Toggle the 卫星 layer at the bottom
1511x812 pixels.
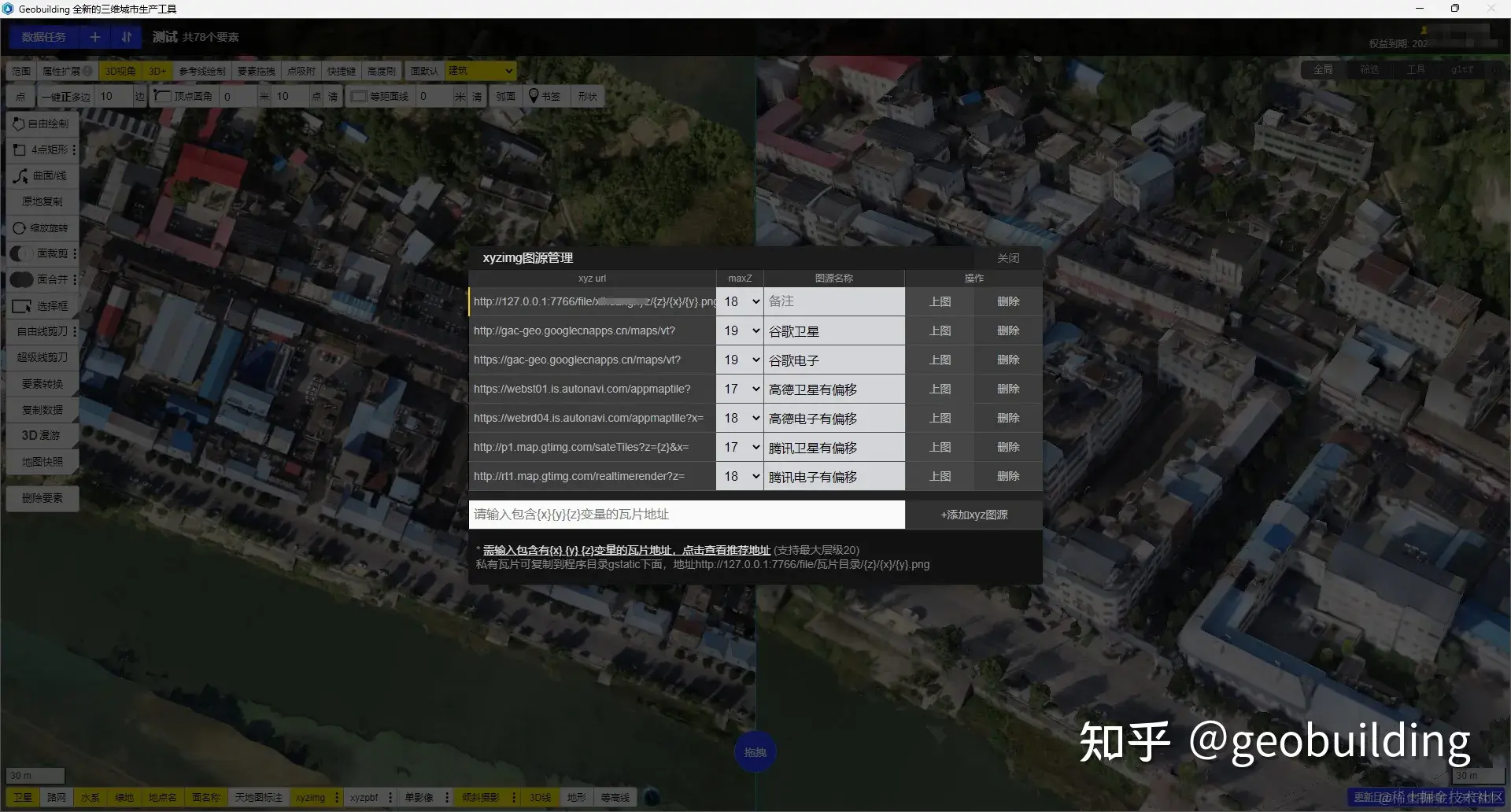pos(23,797)
